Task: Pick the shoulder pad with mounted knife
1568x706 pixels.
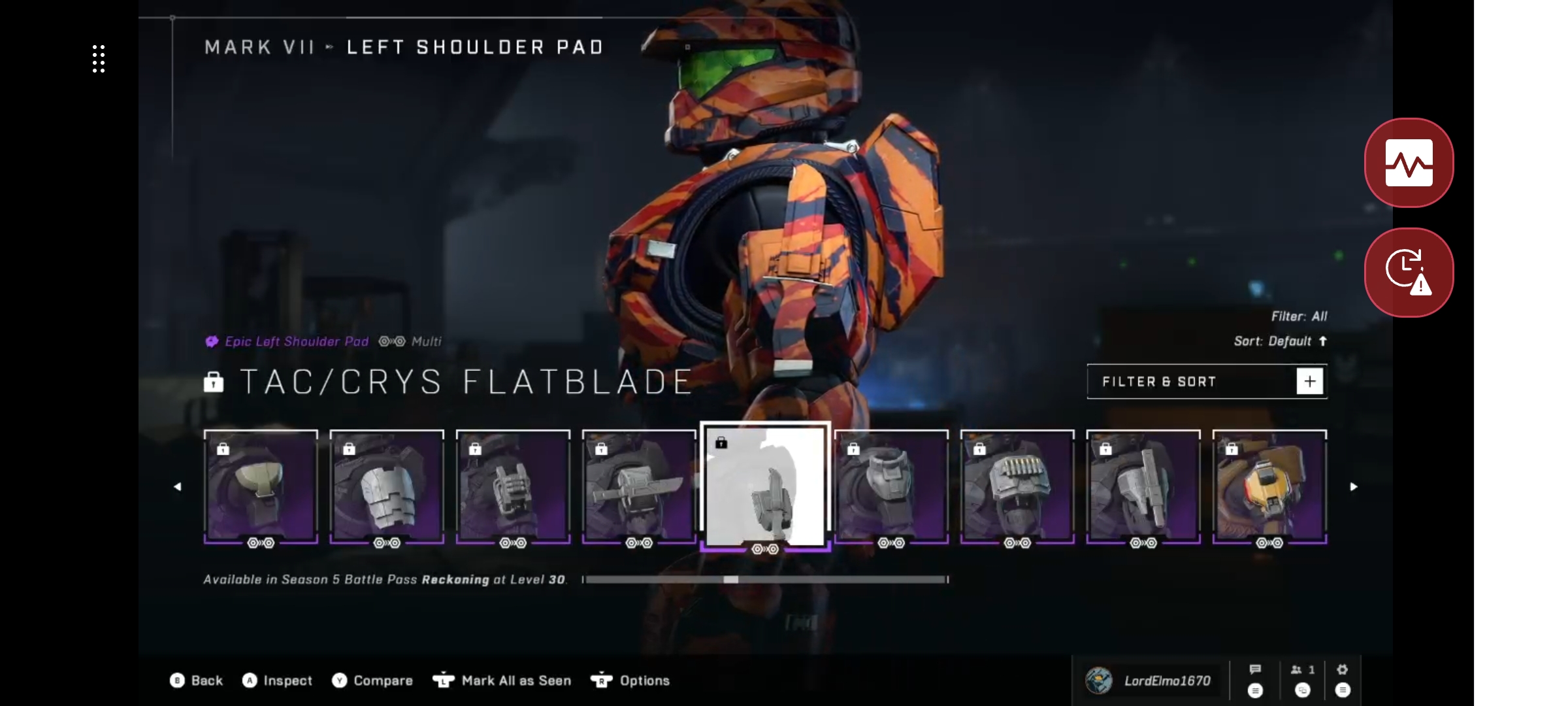Action: tap(639, 486)
